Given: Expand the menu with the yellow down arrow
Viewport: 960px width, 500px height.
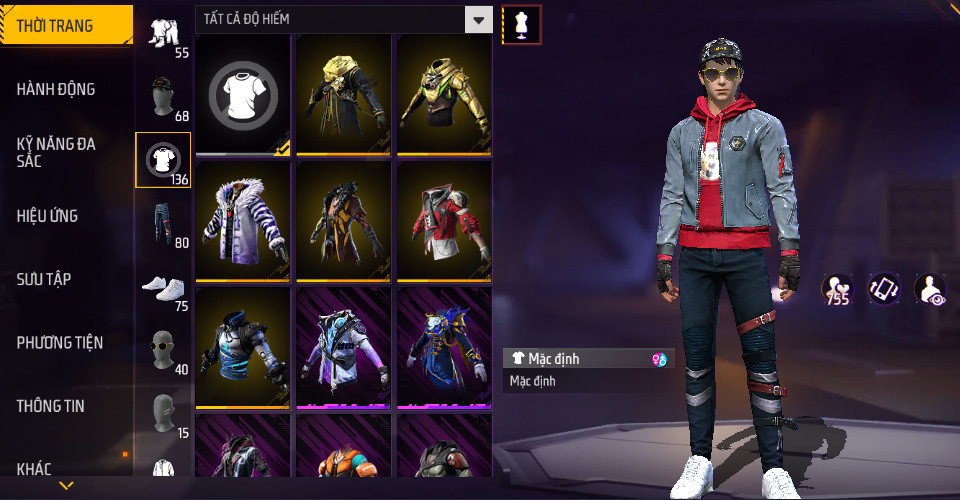Looking at the screenshot, I should coord(66,486).
